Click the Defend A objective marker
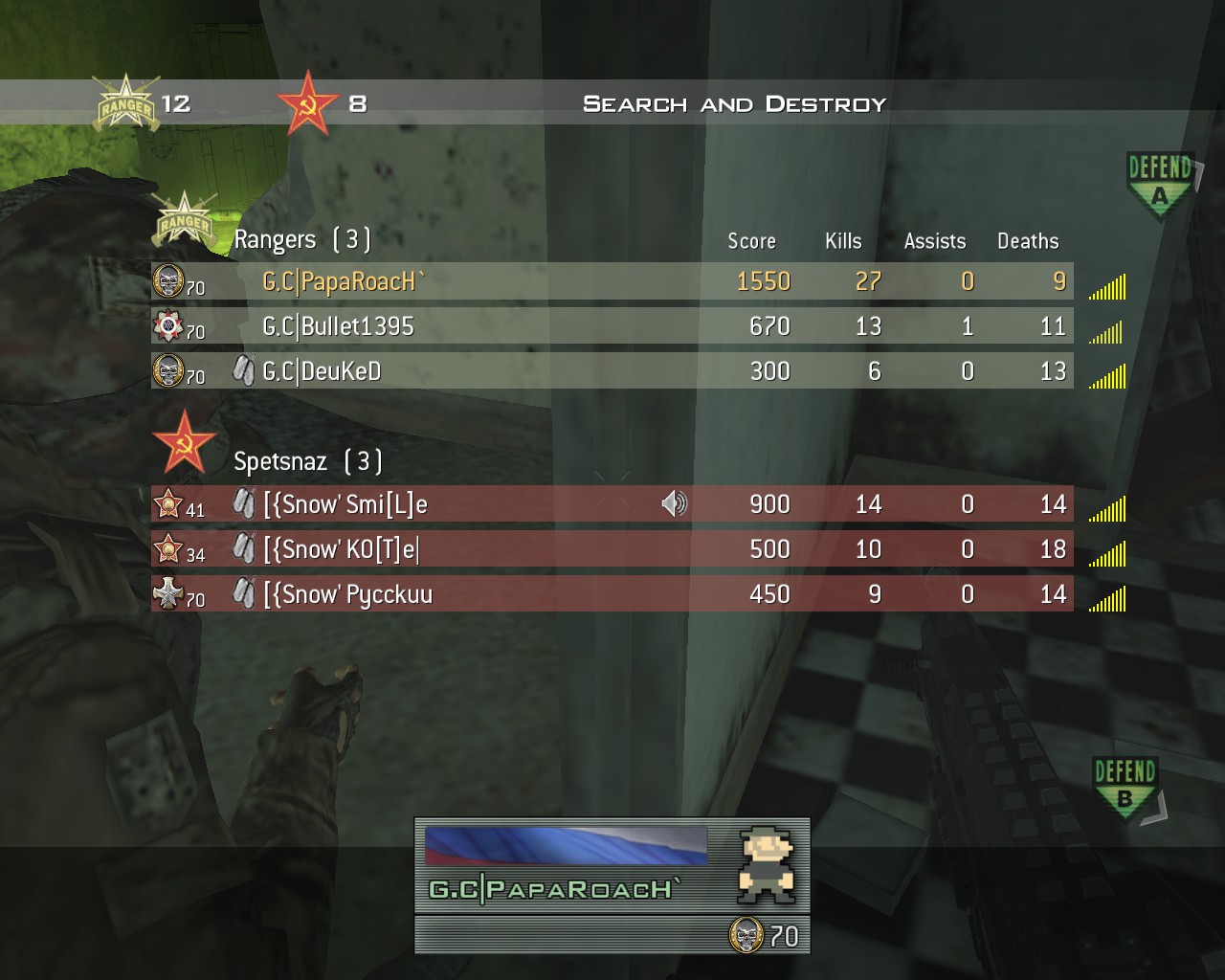 (1159, 184)
